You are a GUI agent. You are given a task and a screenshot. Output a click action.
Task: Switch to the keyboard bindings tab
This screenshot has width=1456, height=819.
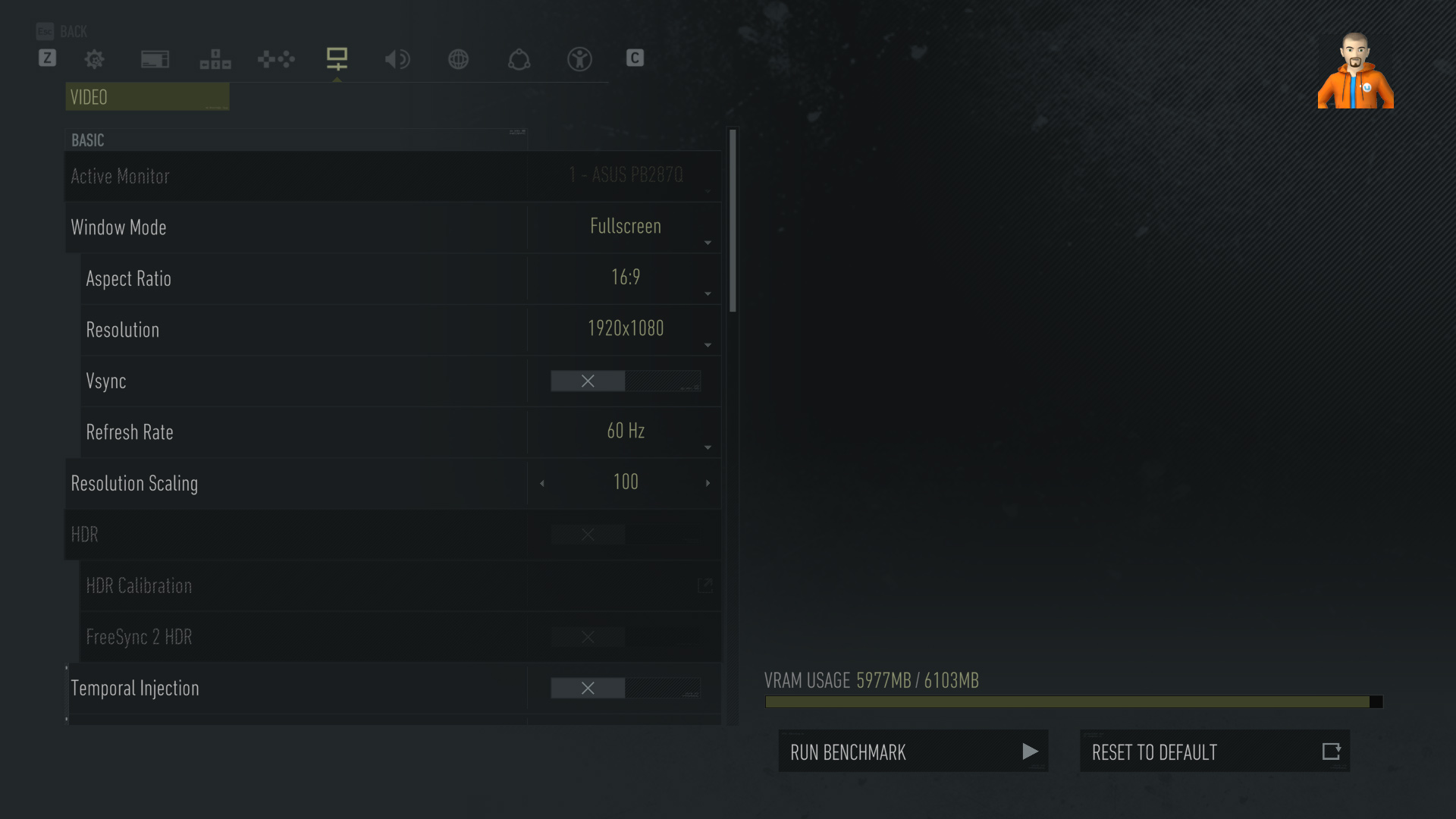point(155,59)
